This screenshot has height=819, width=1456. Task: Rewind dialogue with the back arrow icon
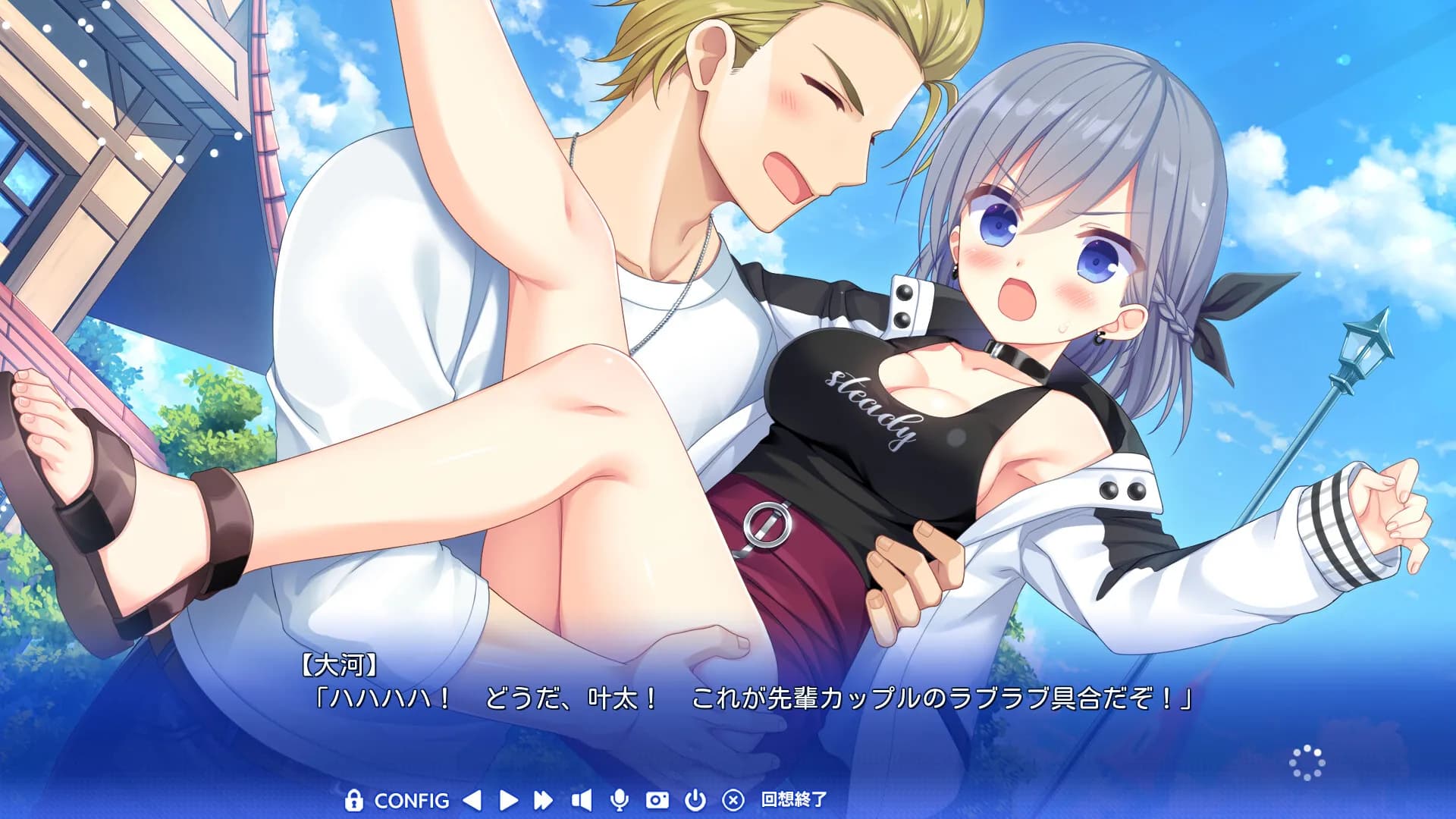[x=471, y=800]
